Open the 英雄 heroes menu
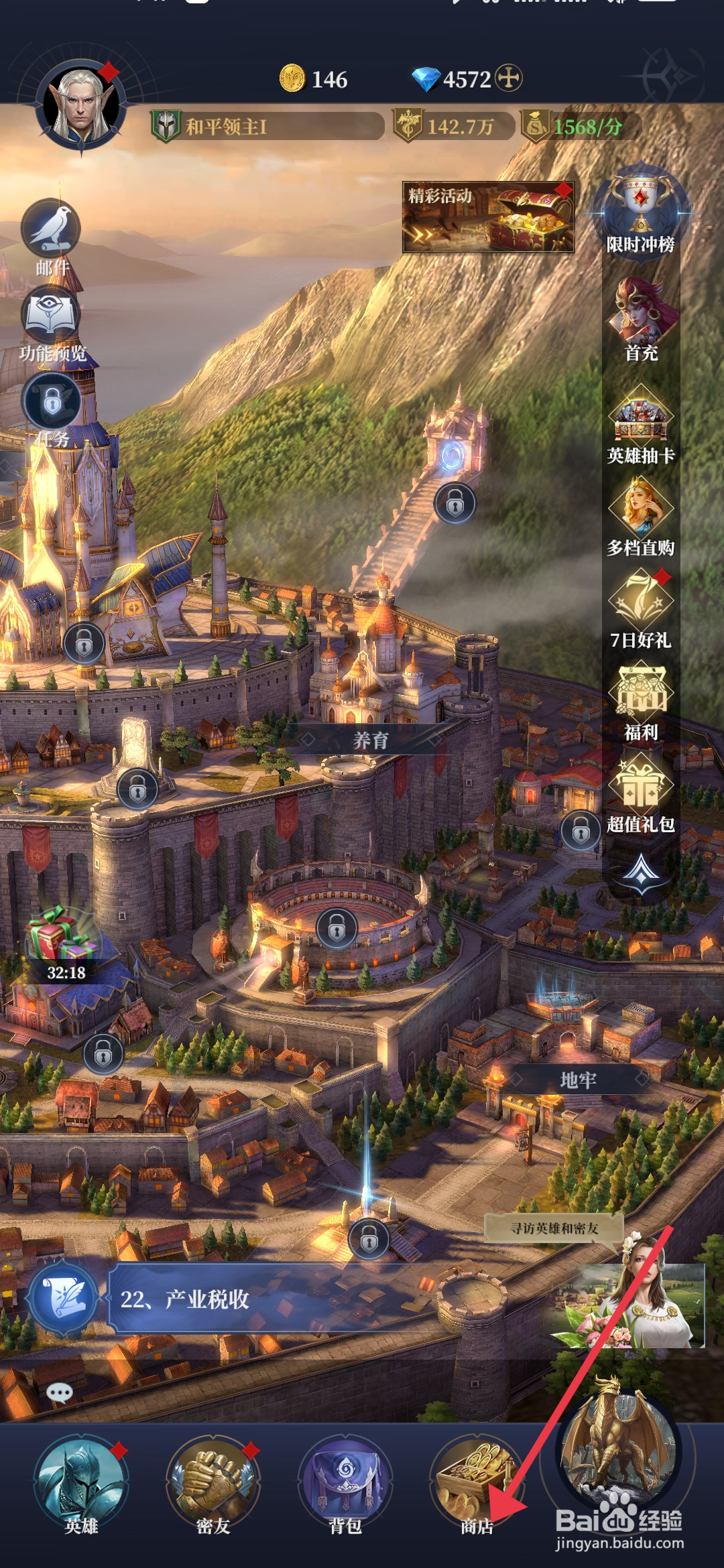The image size is (724, 1568). [80, 1482]
